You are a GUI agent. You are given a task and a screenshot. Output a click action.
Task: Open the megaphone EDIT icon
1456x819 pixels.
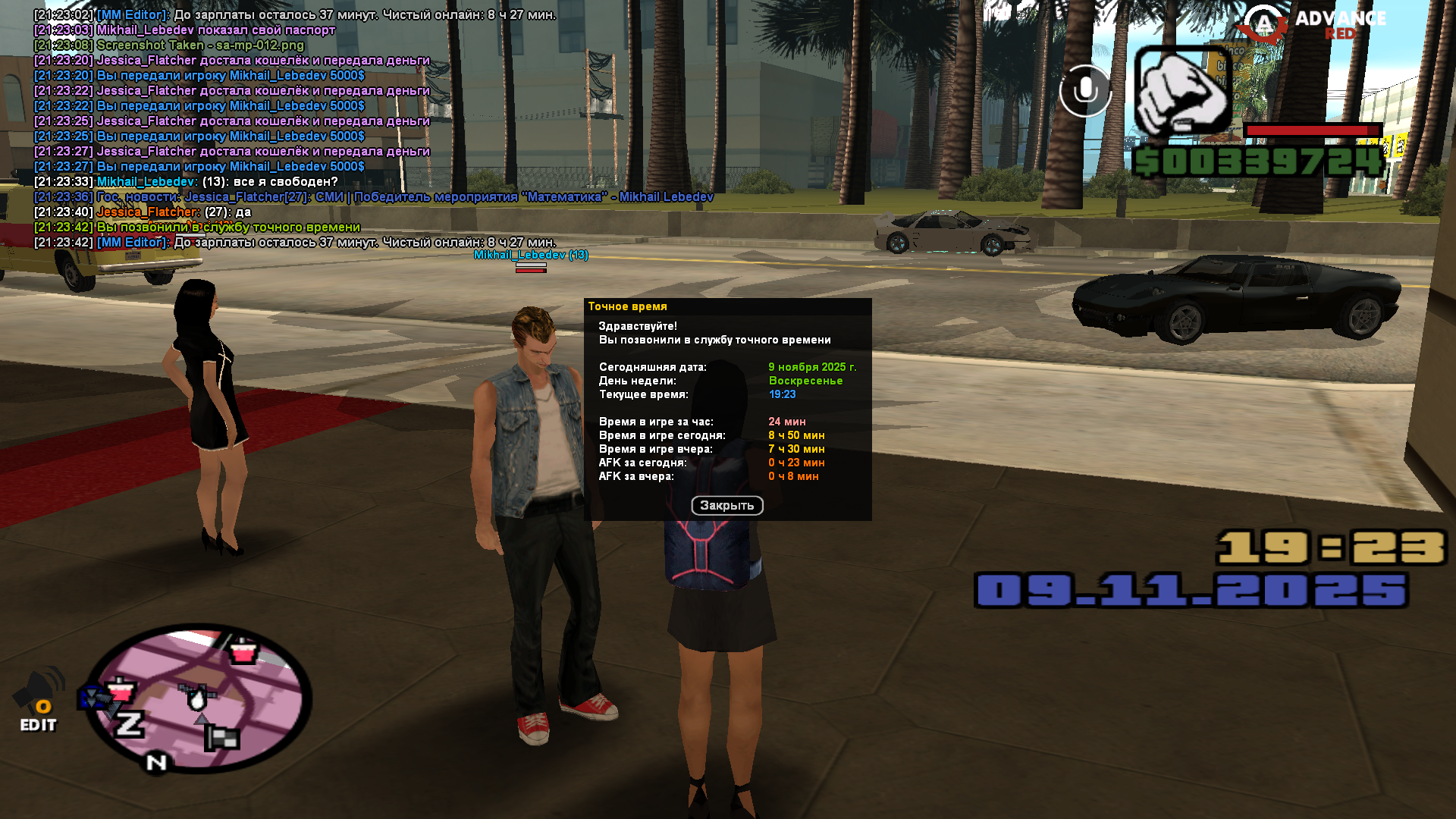click(x=38, y=701)
